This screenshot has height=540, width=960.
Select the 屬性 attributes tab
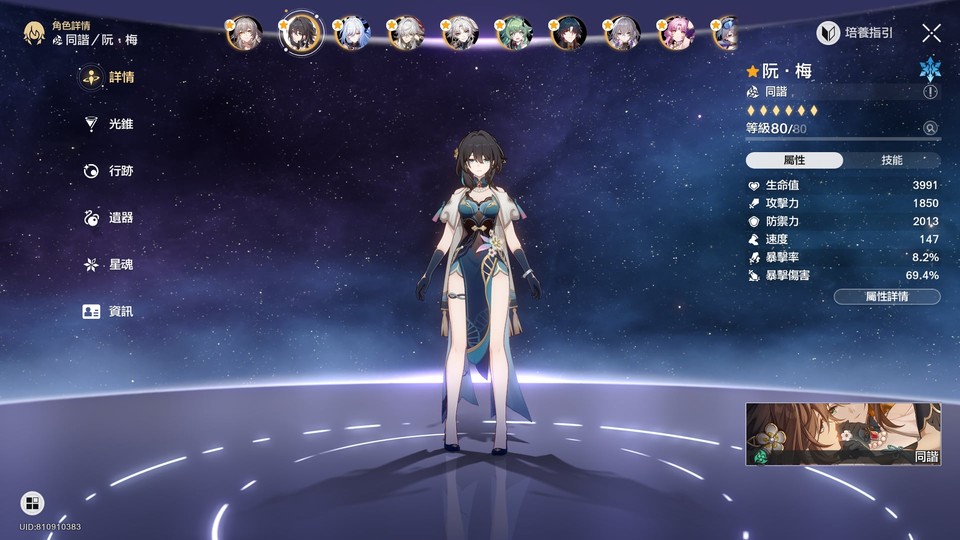pyautogui.click(x=795, y=160)
